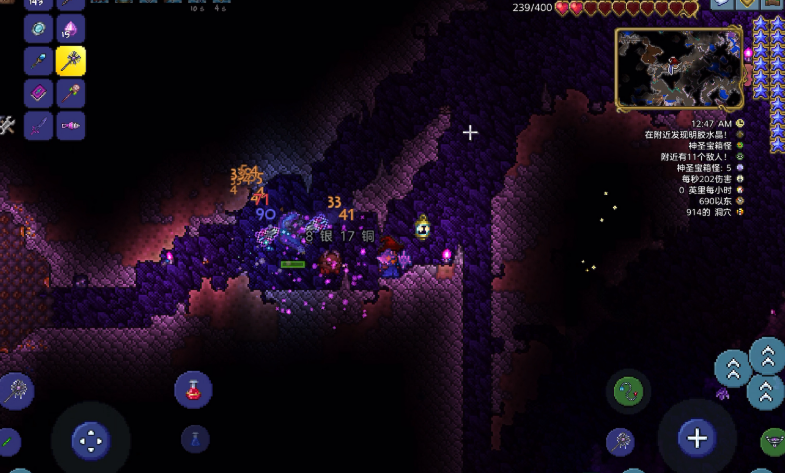Toggle the DPS meter info icon
The height and width of the screenshot is (473, 785).
[x=740, y=179]
